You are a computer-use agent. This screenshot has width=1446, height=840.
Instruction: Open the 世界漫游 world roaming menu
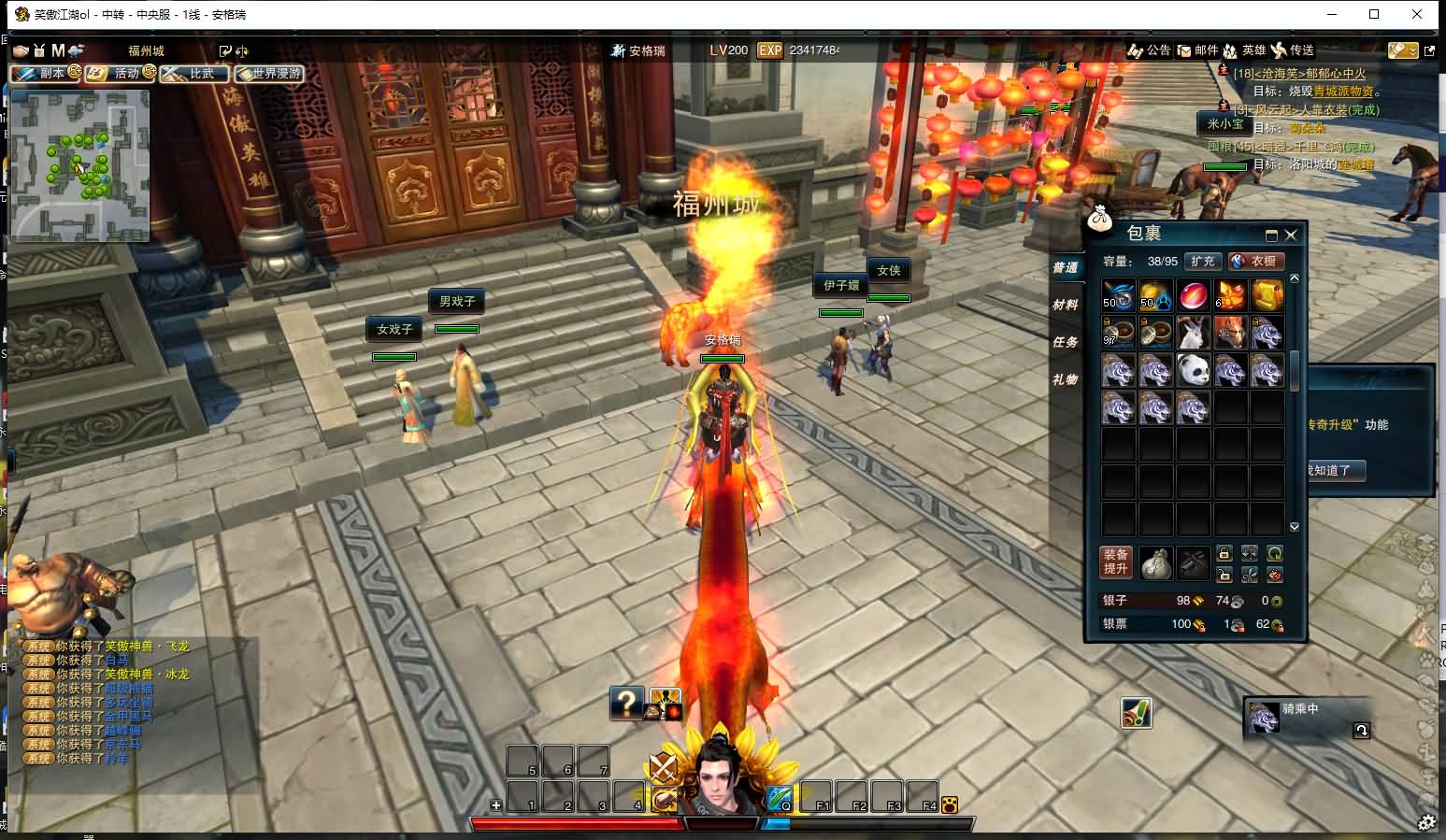click(269, 73)
